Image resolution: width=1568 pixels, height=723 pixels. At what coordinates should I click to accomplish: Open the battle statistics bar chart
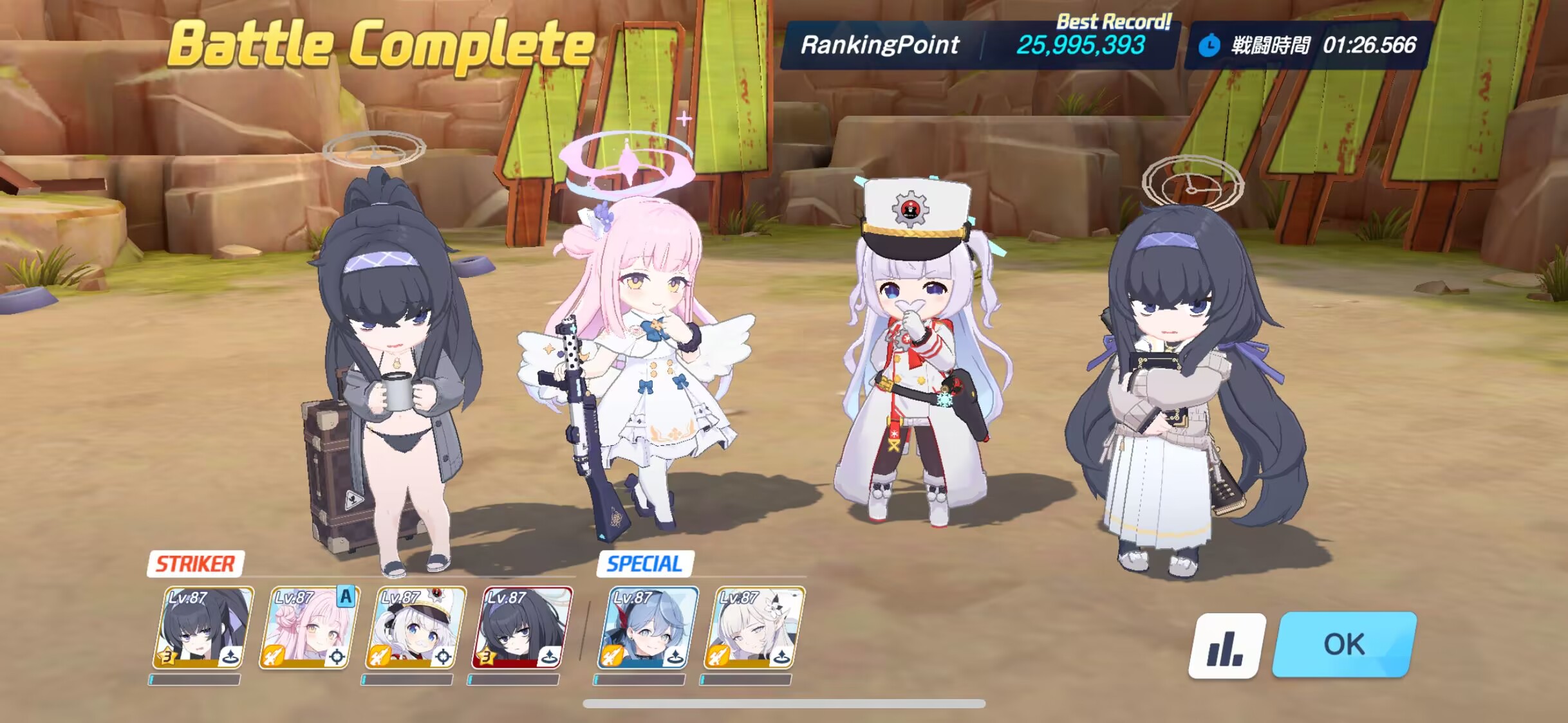1226,646
